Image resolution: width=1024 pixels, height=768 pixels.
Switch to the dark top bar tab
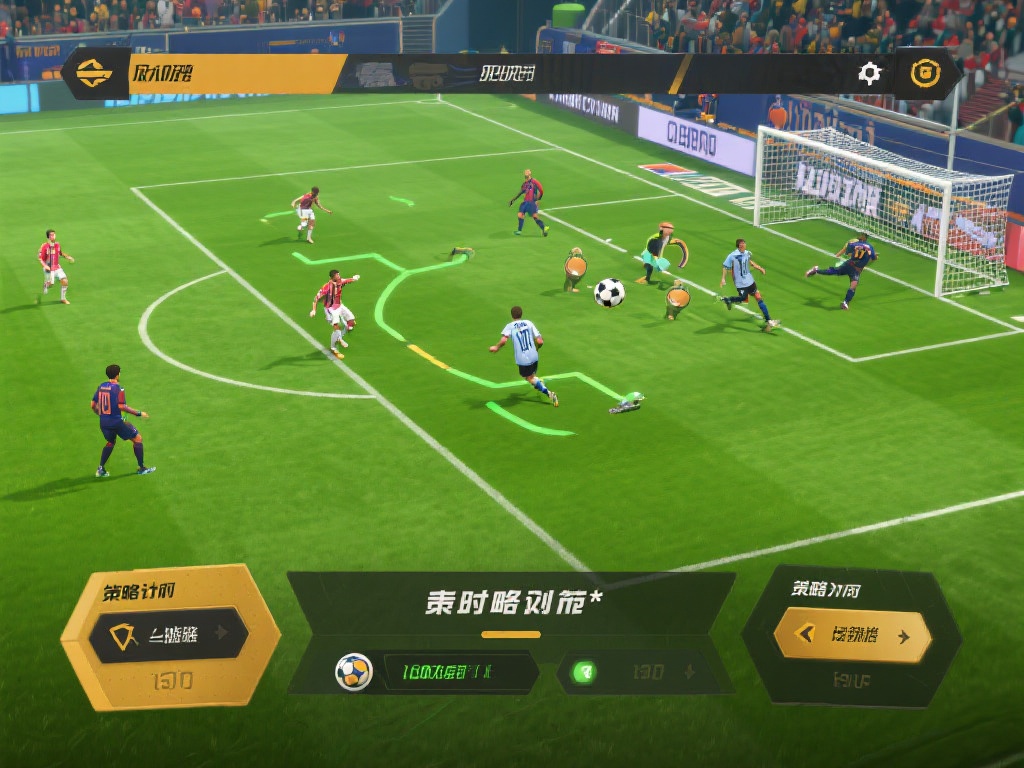point(506,74)
